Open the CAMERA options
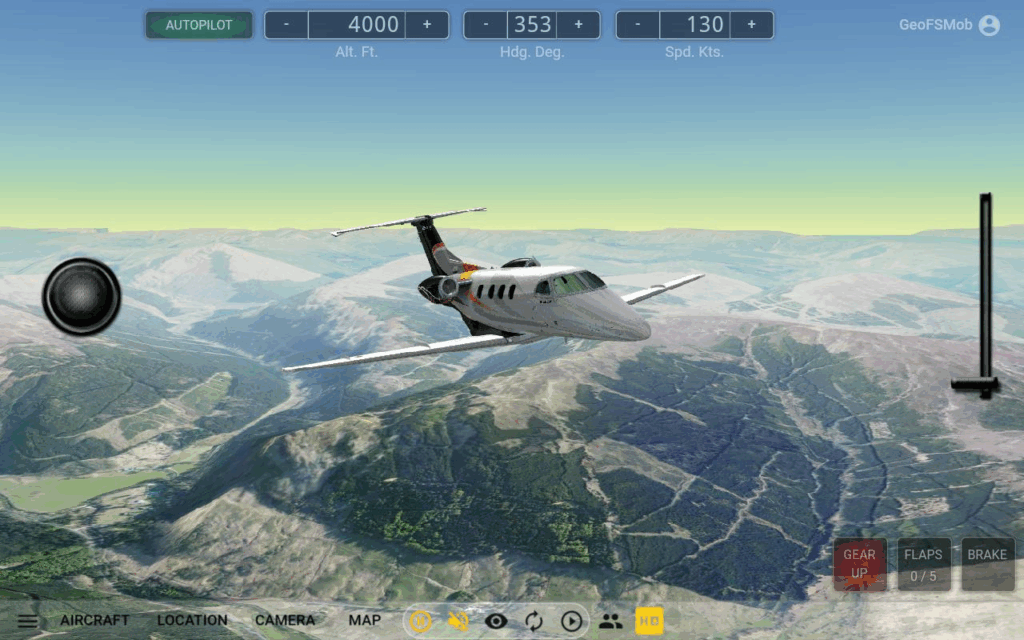The image size is (1024, 640). (285, 620)
